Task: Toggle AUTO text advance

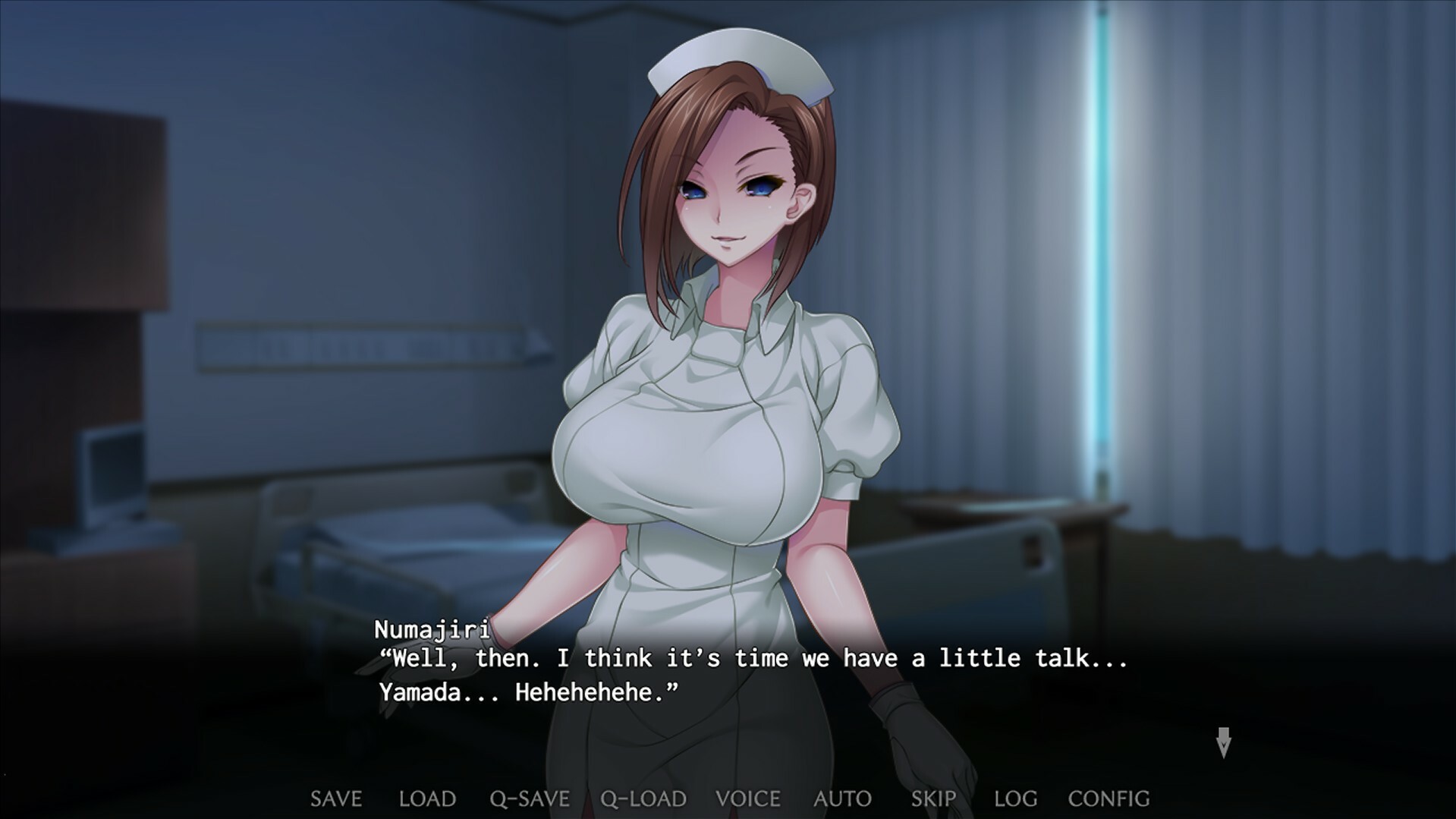Action: [x=842, y=799]
